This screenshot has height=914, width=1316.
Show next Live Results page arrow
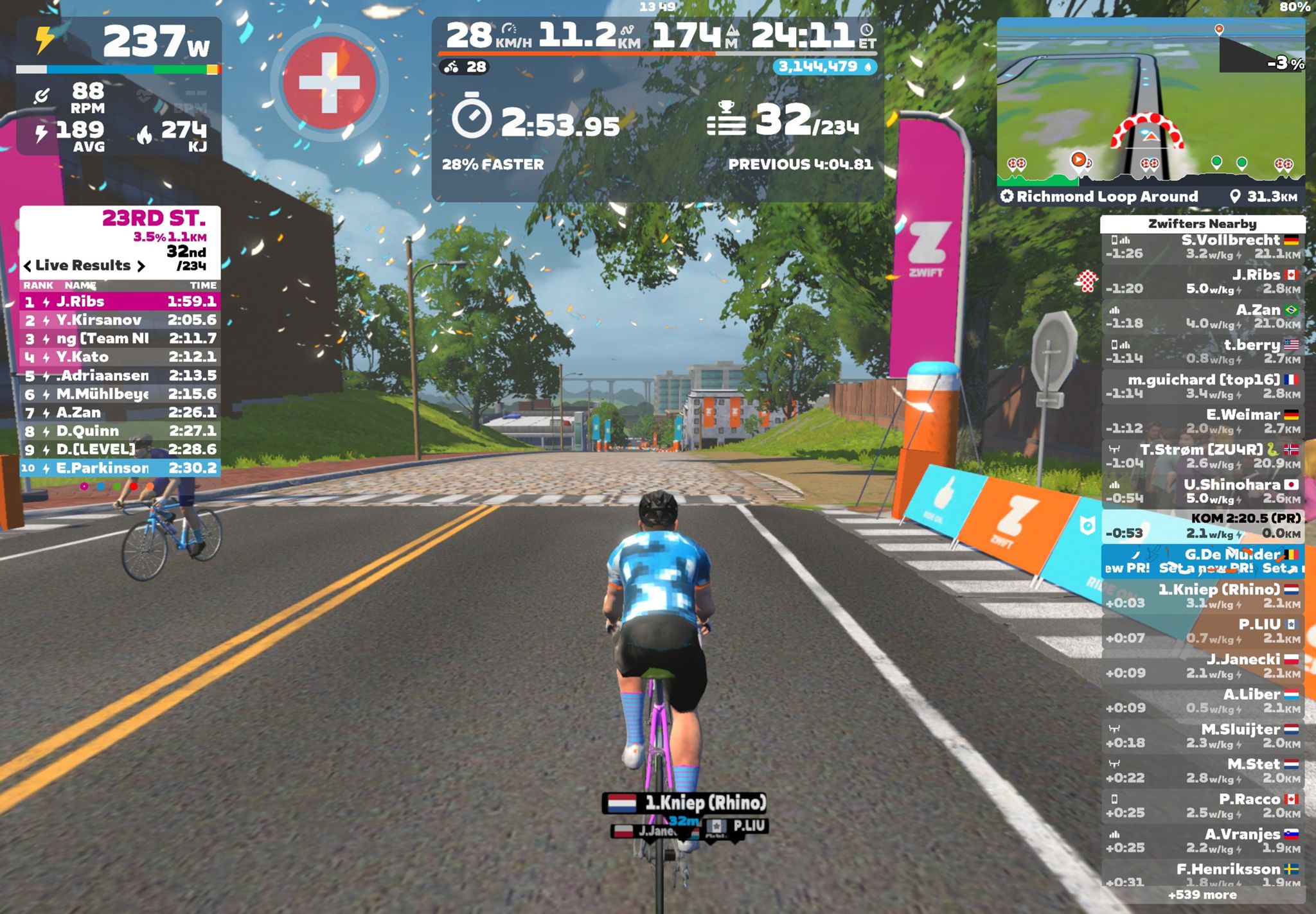pos(141,266)
